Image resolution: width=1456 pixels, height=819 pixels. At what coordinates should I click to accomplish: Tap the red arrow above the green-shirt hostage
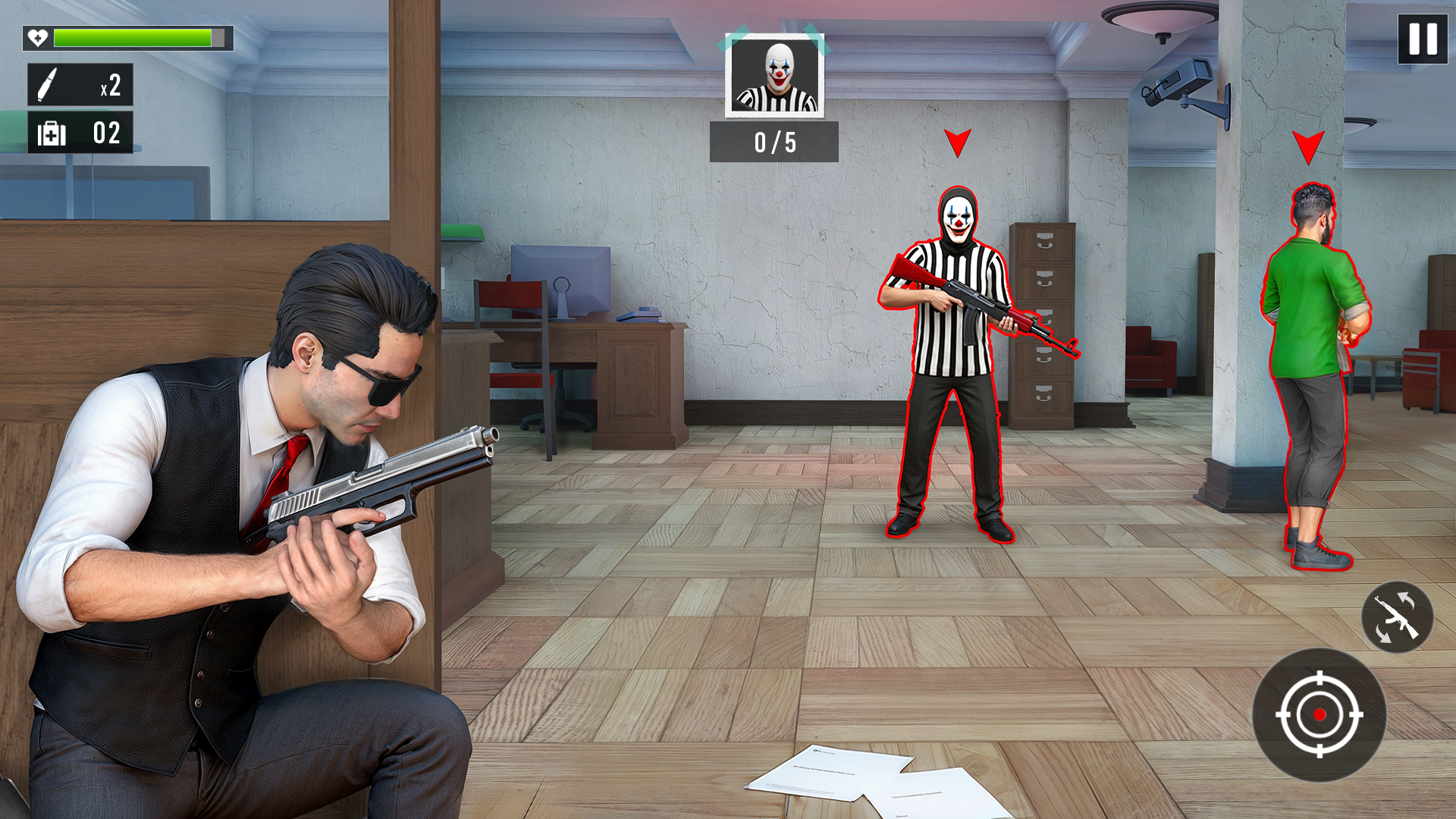coord(1308,144)
